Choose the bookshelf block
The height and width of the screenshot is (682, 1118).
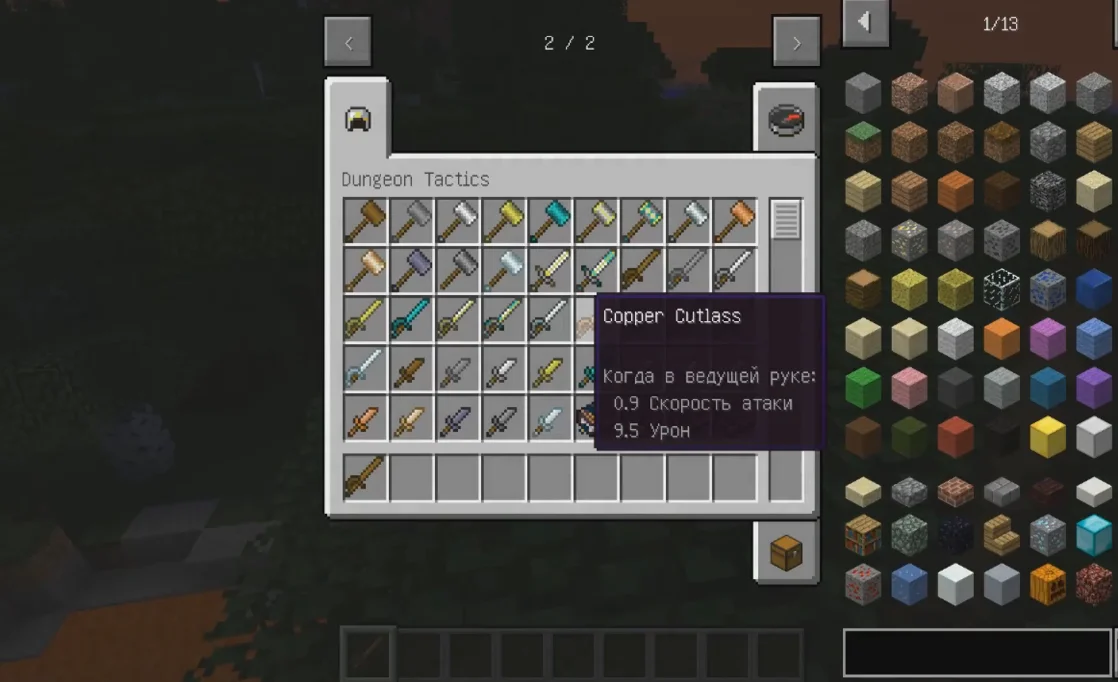pyautogui.click(x=863, y=535)
